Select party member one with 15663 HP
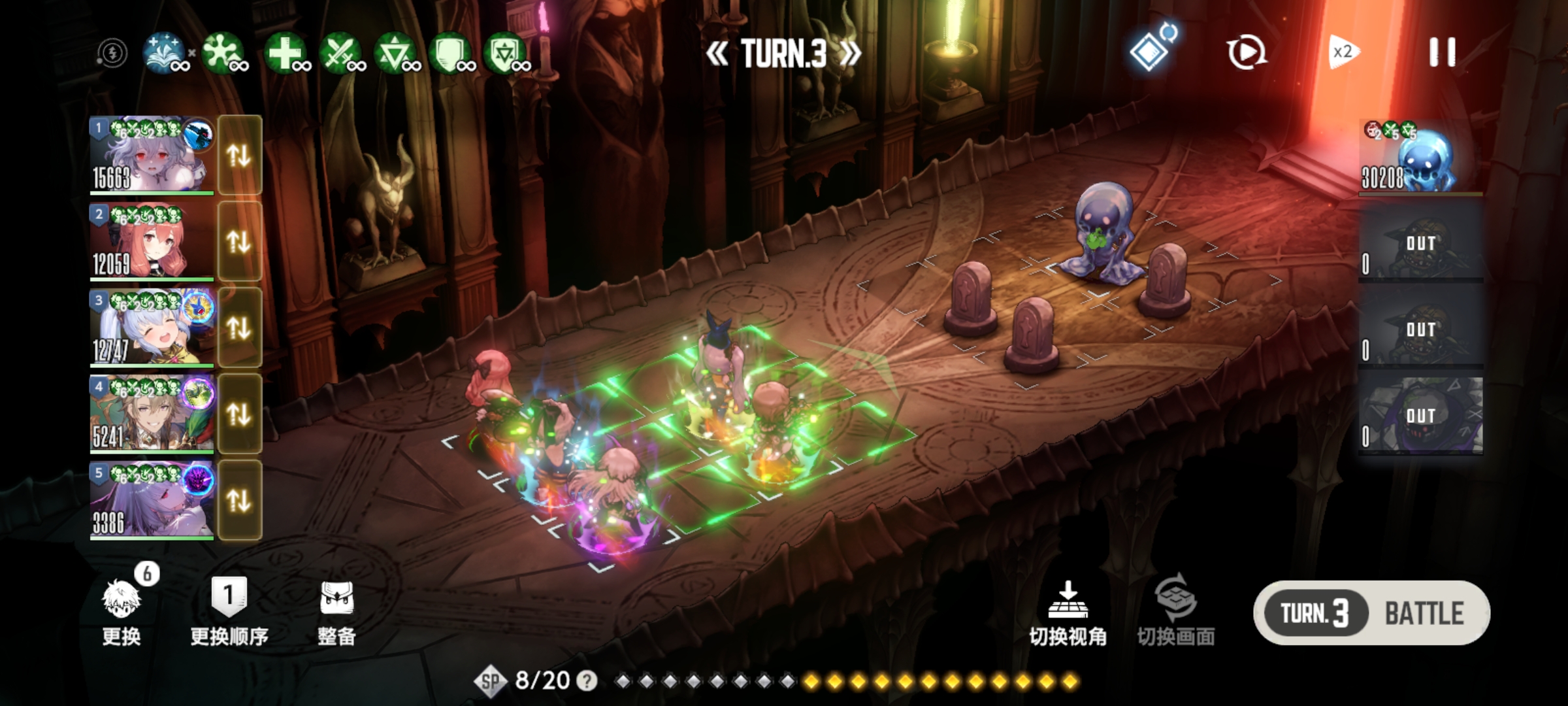1568x706 pixels. click(x=152, y=156)
